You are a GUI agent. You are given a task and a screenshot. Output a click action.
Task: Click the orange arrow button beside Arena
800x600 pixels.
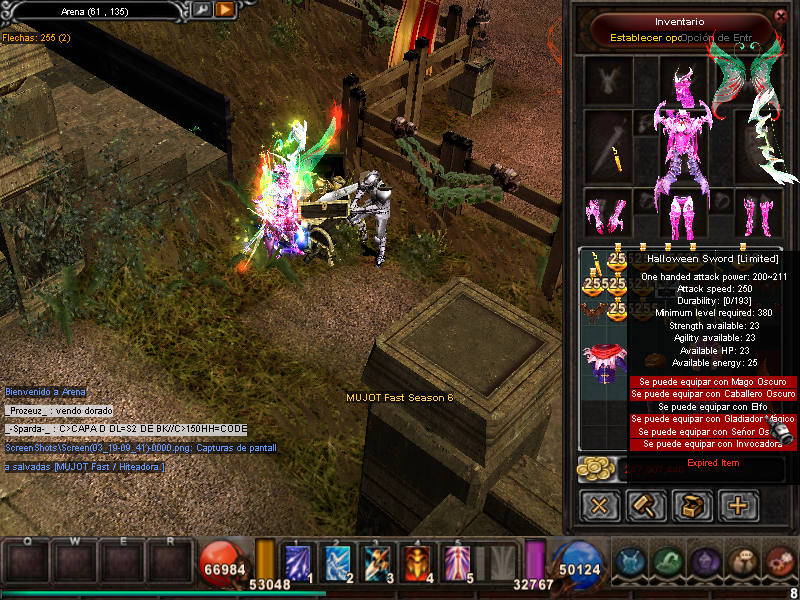pos(225,9)
